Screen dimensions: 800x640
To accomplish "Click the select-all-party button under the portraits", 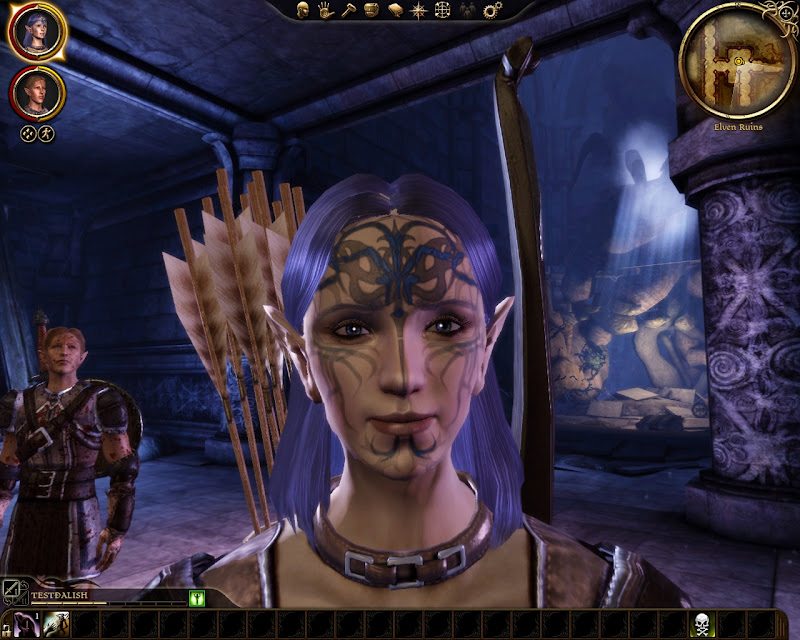I will point(28,132).
